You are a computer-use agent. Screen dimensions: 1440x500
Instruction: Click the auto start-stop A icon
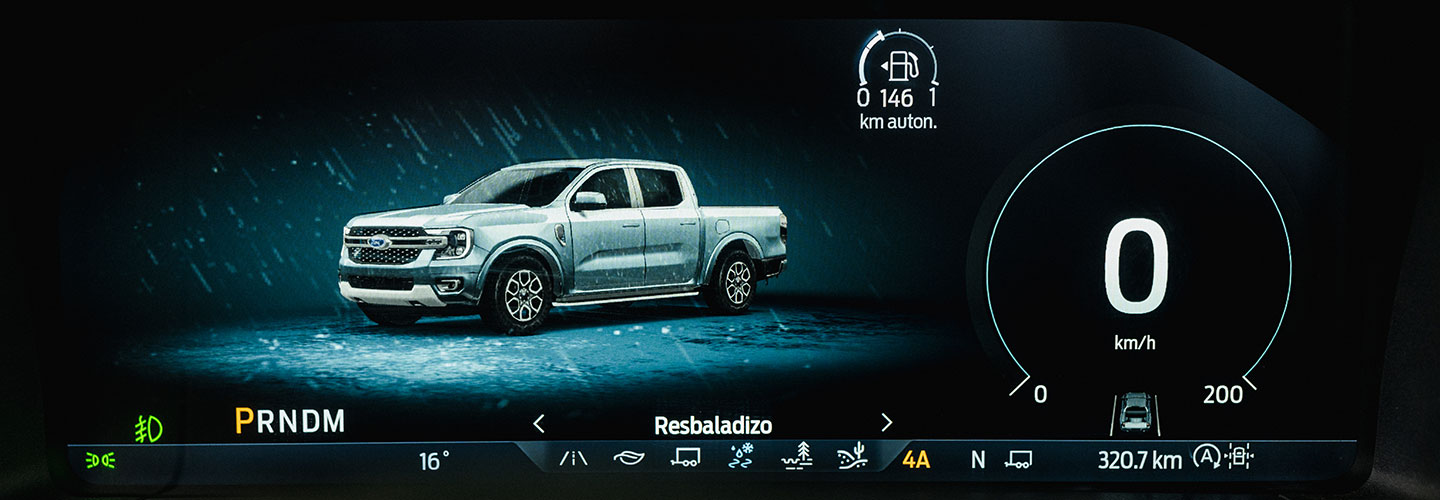tap(1205, 459)
